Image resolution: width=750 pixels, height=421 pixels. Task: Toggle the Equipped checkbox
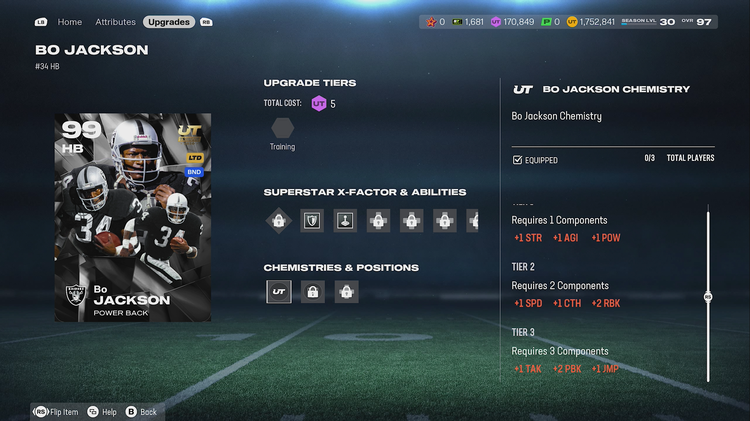(x=517, y=160)
